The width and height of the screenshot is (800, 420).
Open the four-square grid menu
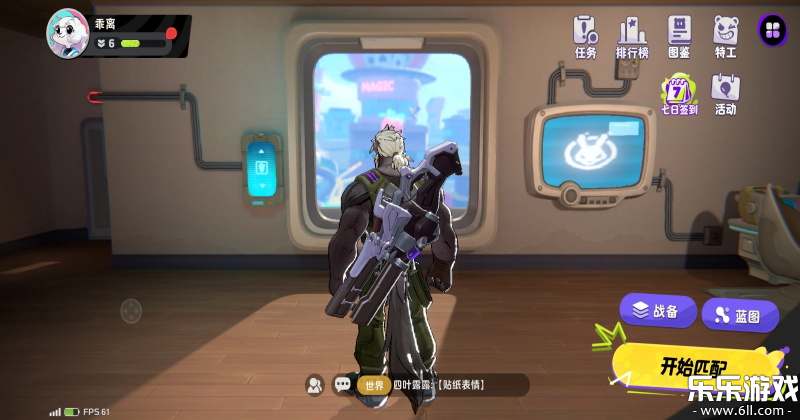772,30
